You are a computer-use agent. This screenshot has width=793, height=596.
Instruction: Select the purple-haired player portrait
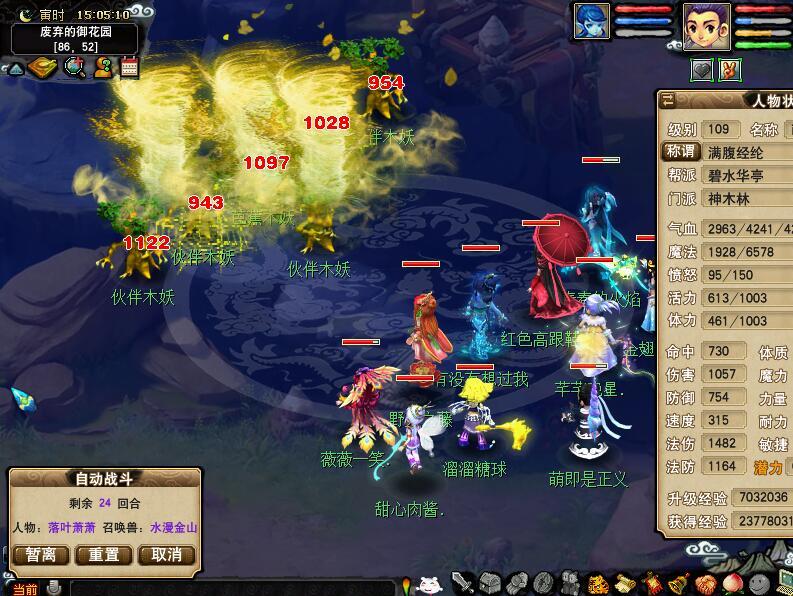tap(706, 24)
